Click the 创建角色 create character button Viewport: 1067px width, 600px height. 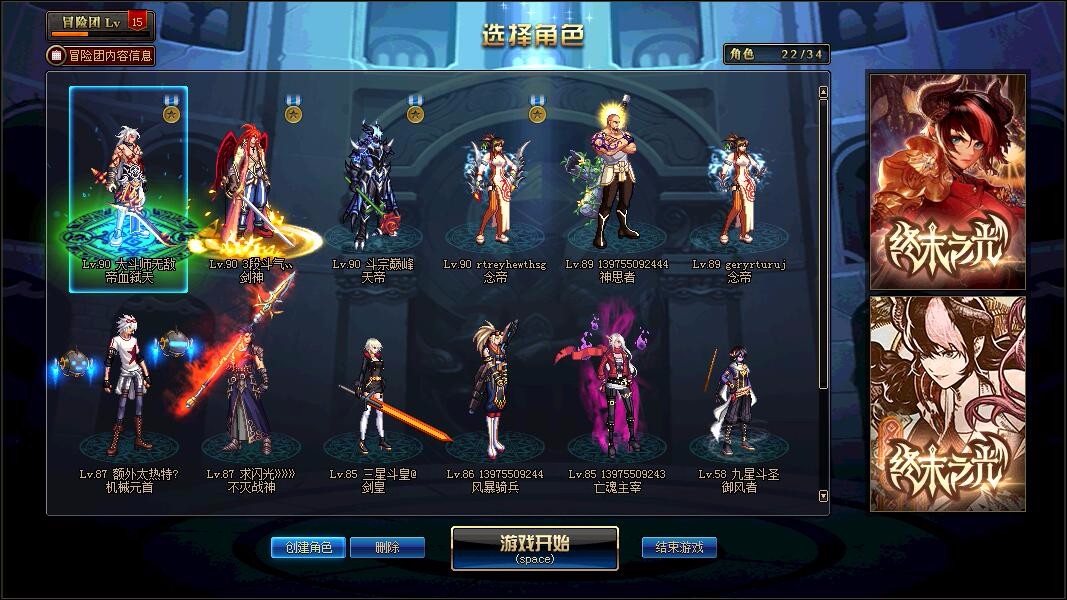click(308, 547)
